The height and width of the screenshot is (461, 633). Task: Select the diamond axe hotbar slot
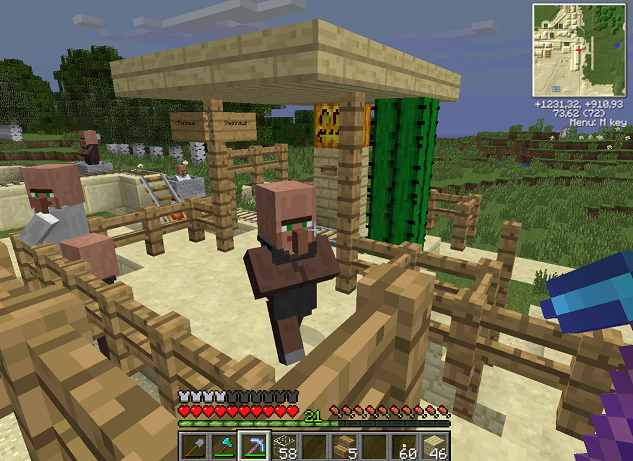coord(224,446)
